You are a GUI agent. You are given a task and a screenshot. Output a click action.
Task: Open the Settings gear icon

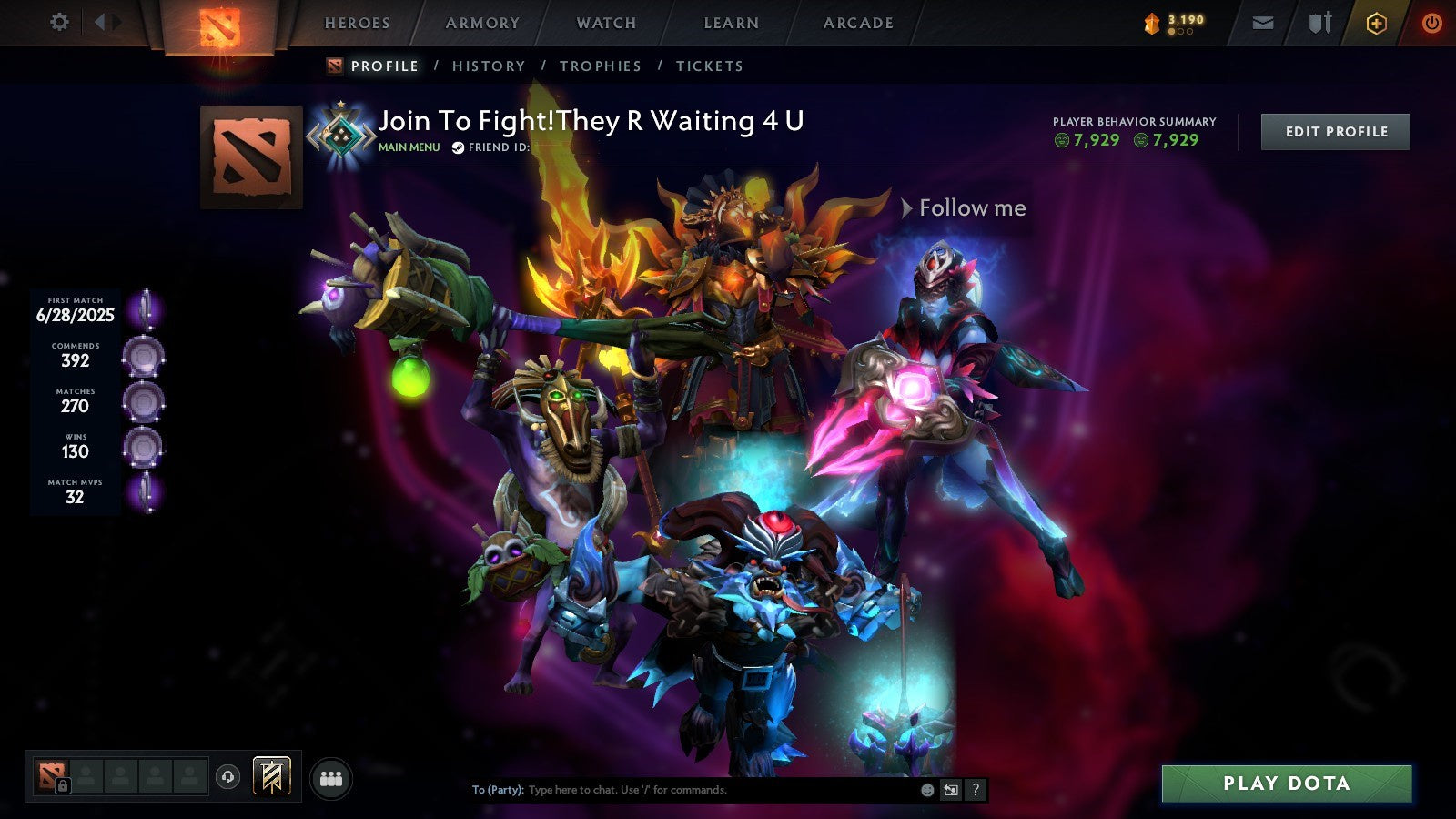click(x=60, y=22)
